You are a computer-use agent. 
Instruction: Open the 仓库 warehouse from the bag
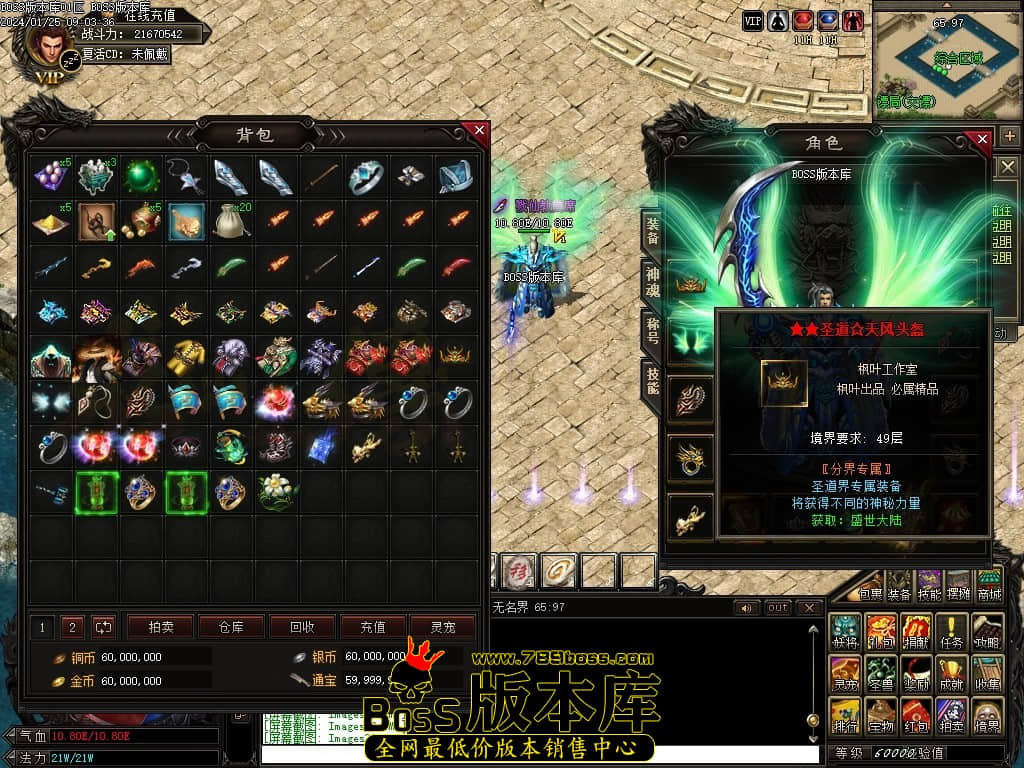click(231, 627)
